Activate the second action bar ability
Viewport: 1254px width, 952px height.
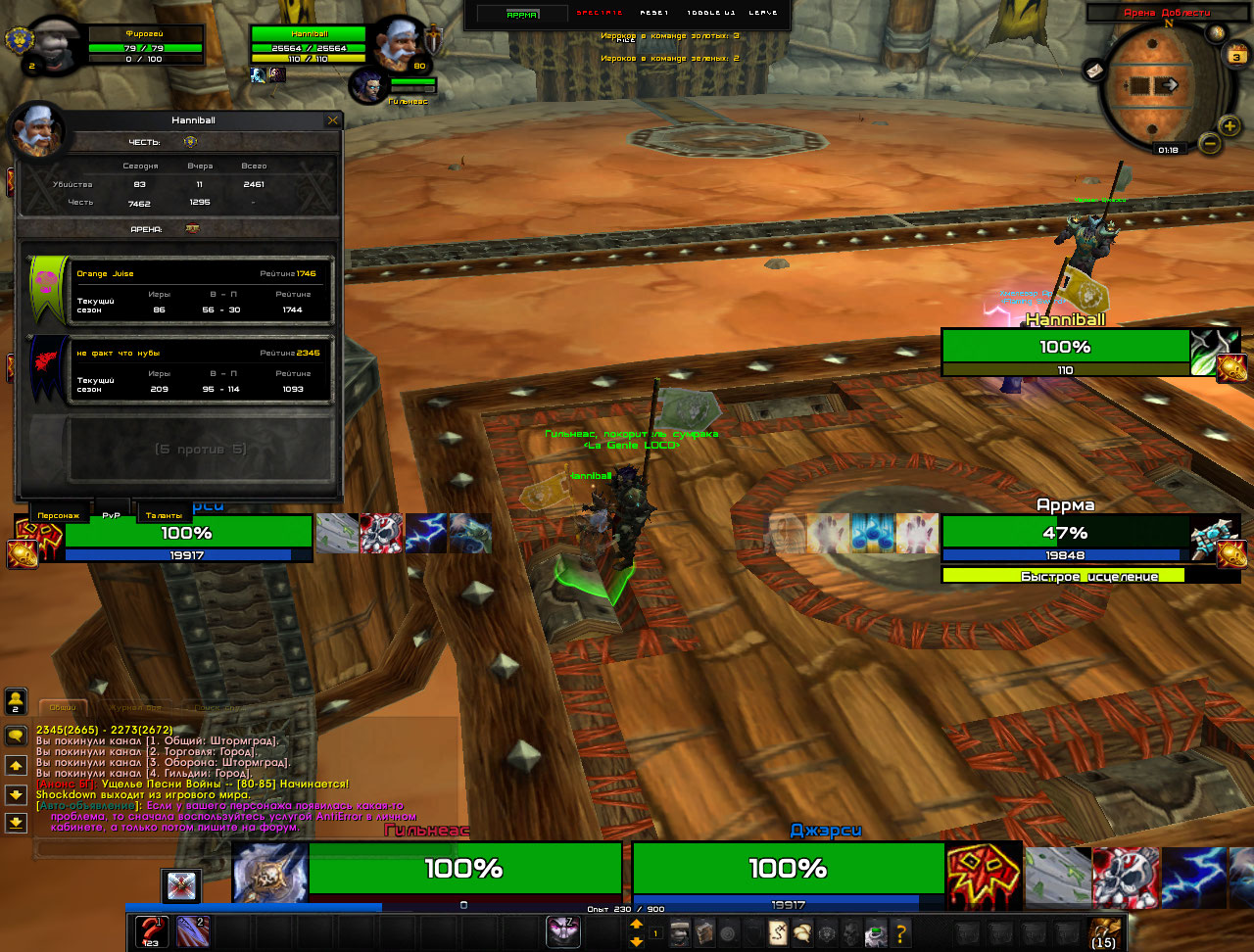pyautogui.click(x=192, y=931)
